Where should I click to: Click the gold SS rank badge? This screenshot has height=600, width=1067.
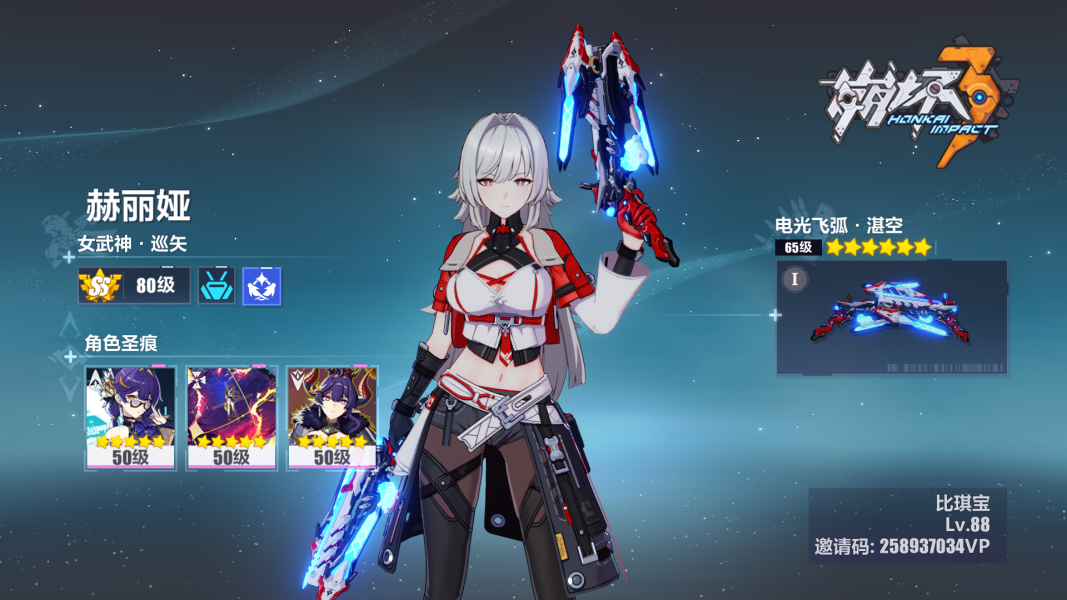click(x=99, y=286)
